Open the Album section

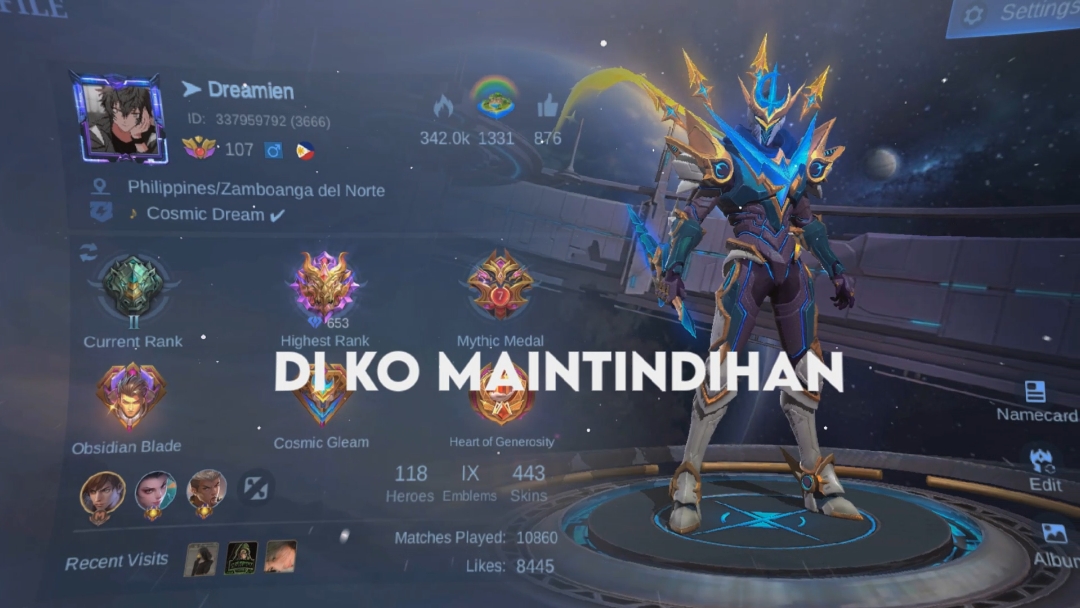[1053, 543]
